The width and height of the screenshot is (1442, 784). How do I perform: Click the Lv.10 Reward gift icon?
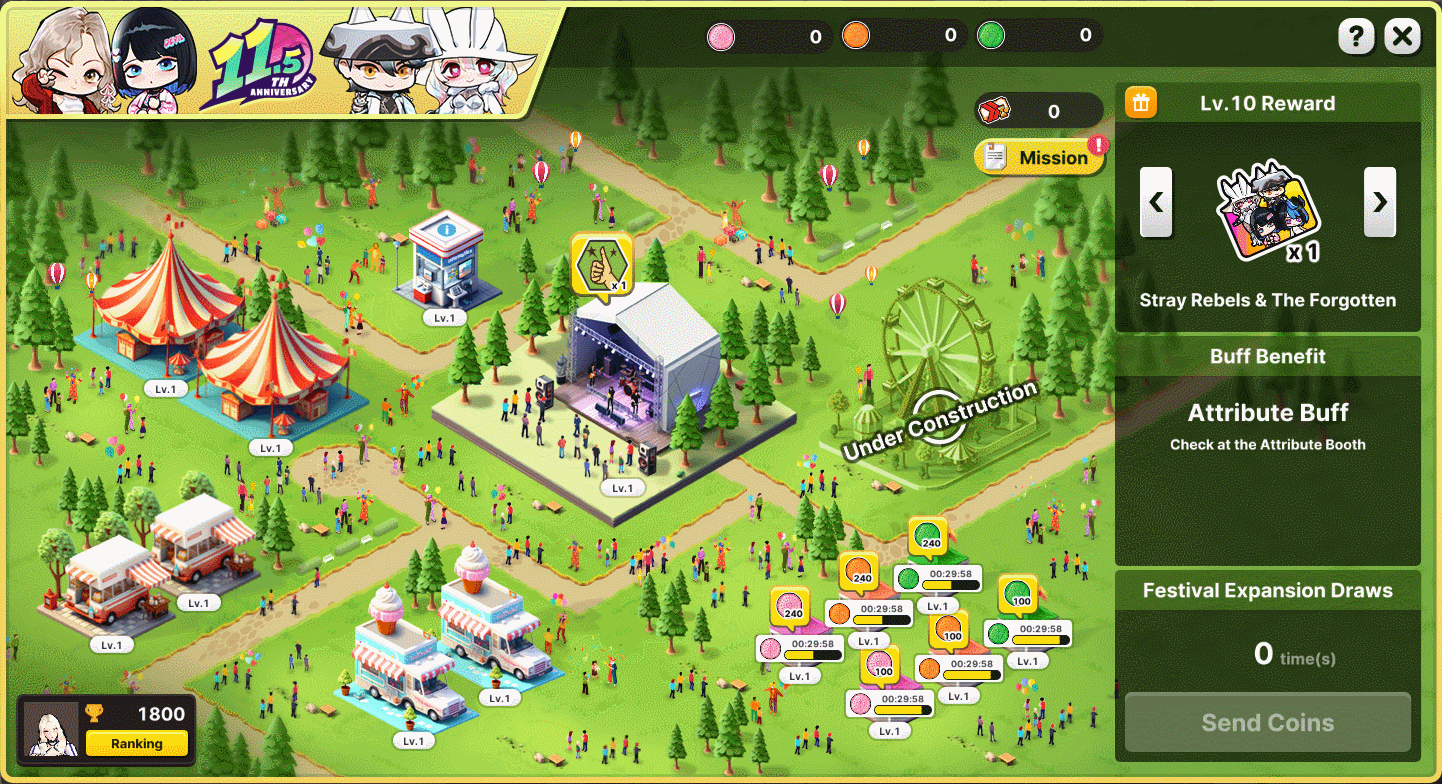click(x=1141, y=103)
